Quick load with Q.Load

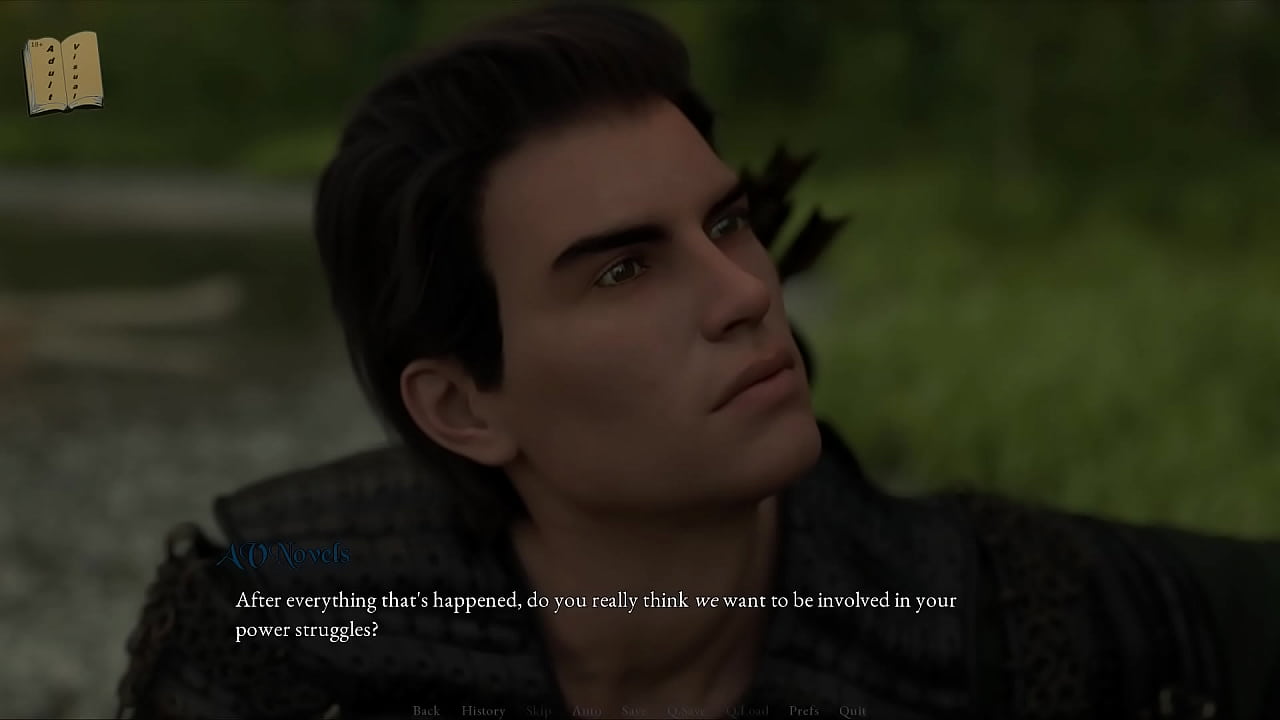click(x=747, y=711)
